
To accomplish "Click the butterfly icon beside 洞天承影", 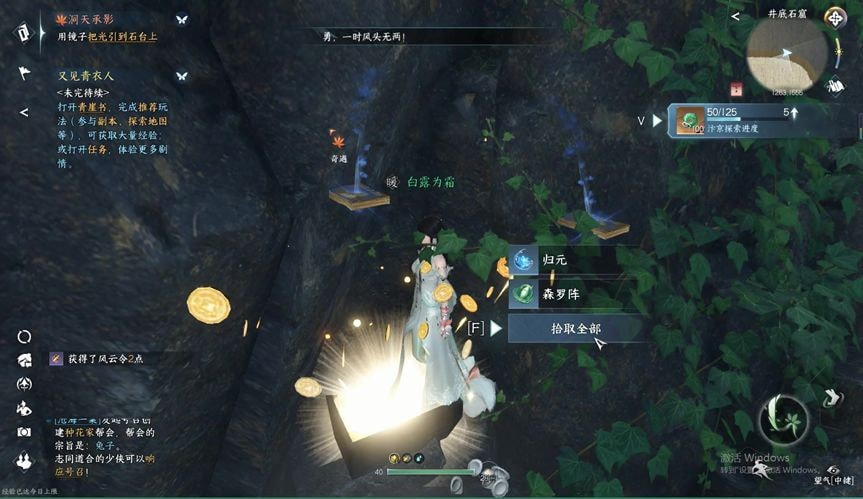I will tap(182, 19).
